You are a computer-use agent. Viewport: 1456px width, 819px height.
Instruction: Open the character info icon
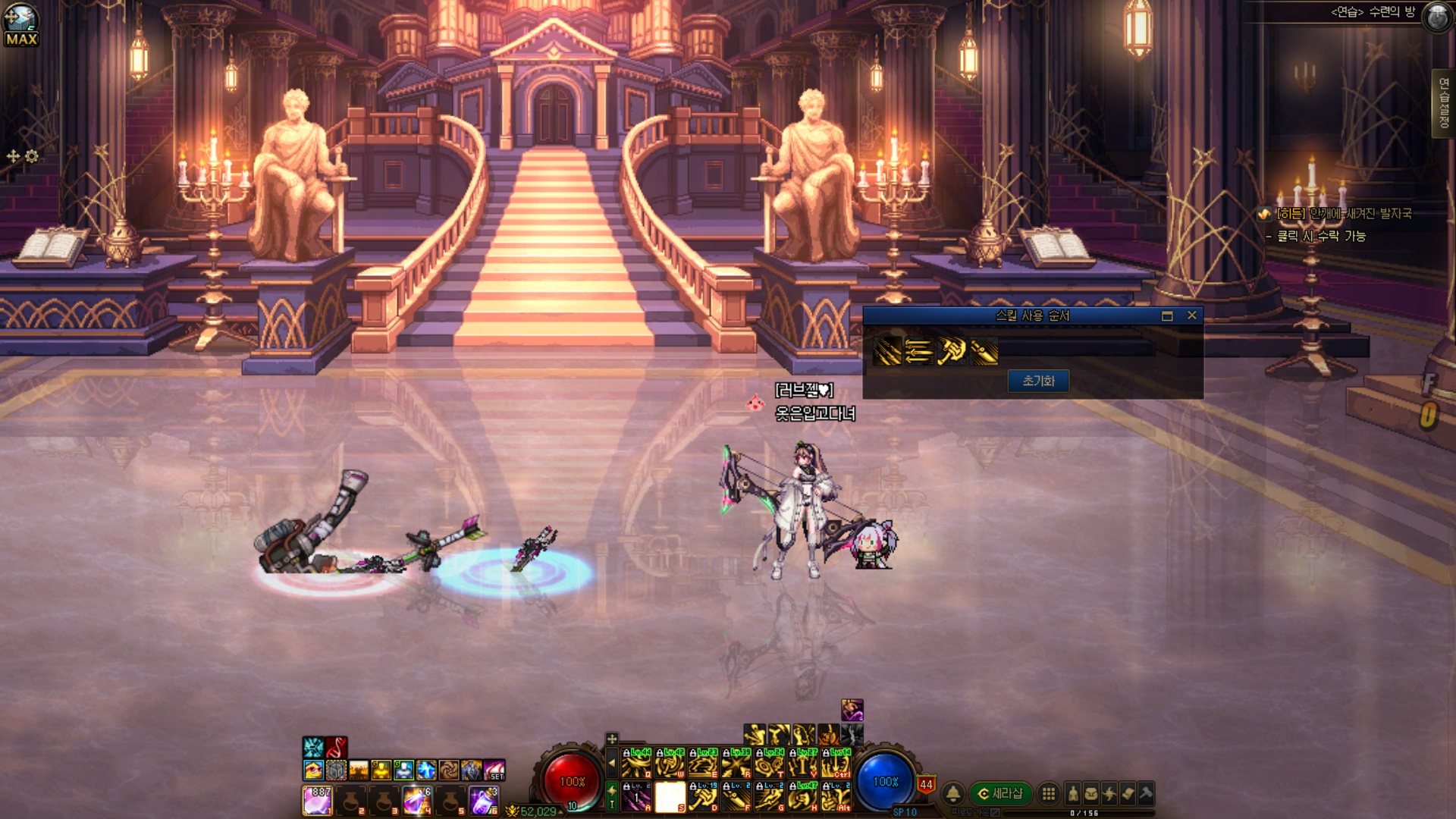pyautogui.click(x=1073, y=793)
